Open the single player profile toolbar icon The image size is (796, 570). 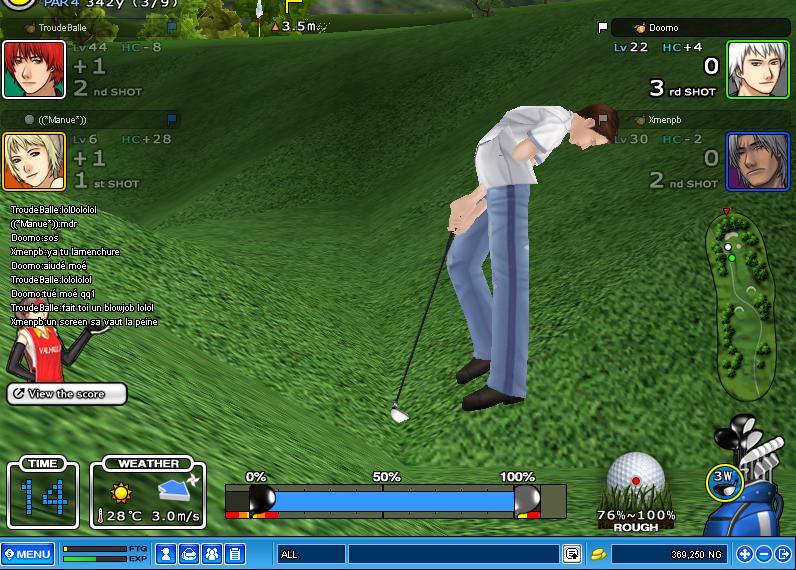[166, 553]
